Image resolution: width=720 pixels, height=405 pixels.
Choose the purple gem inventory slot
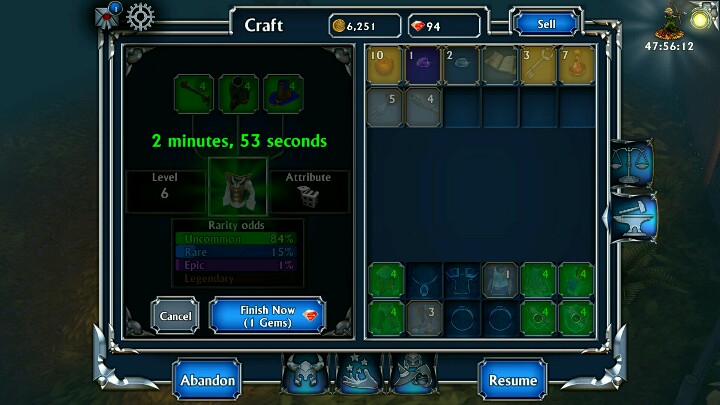point(424,65)
